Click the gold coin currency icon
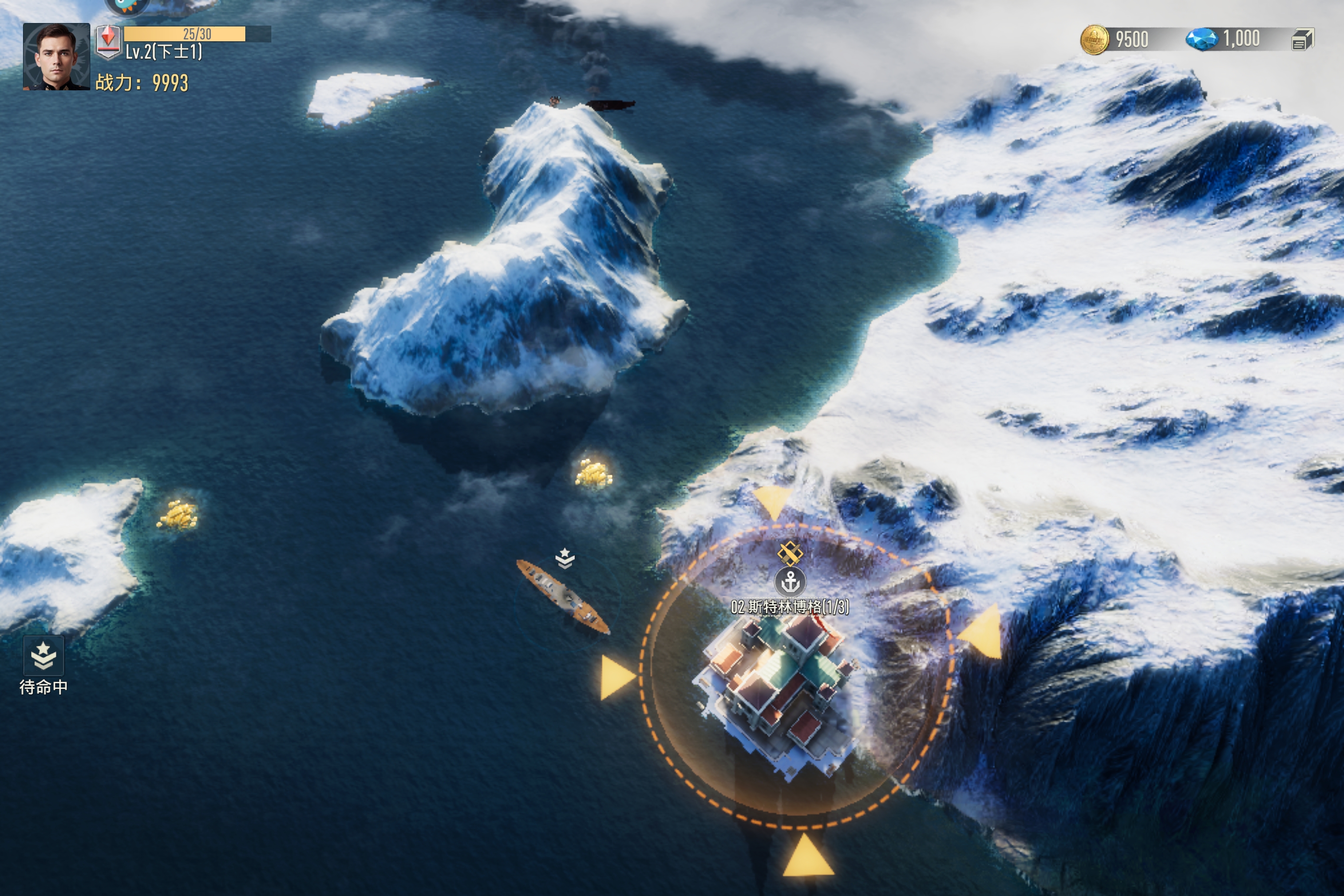 [1094, 40]
